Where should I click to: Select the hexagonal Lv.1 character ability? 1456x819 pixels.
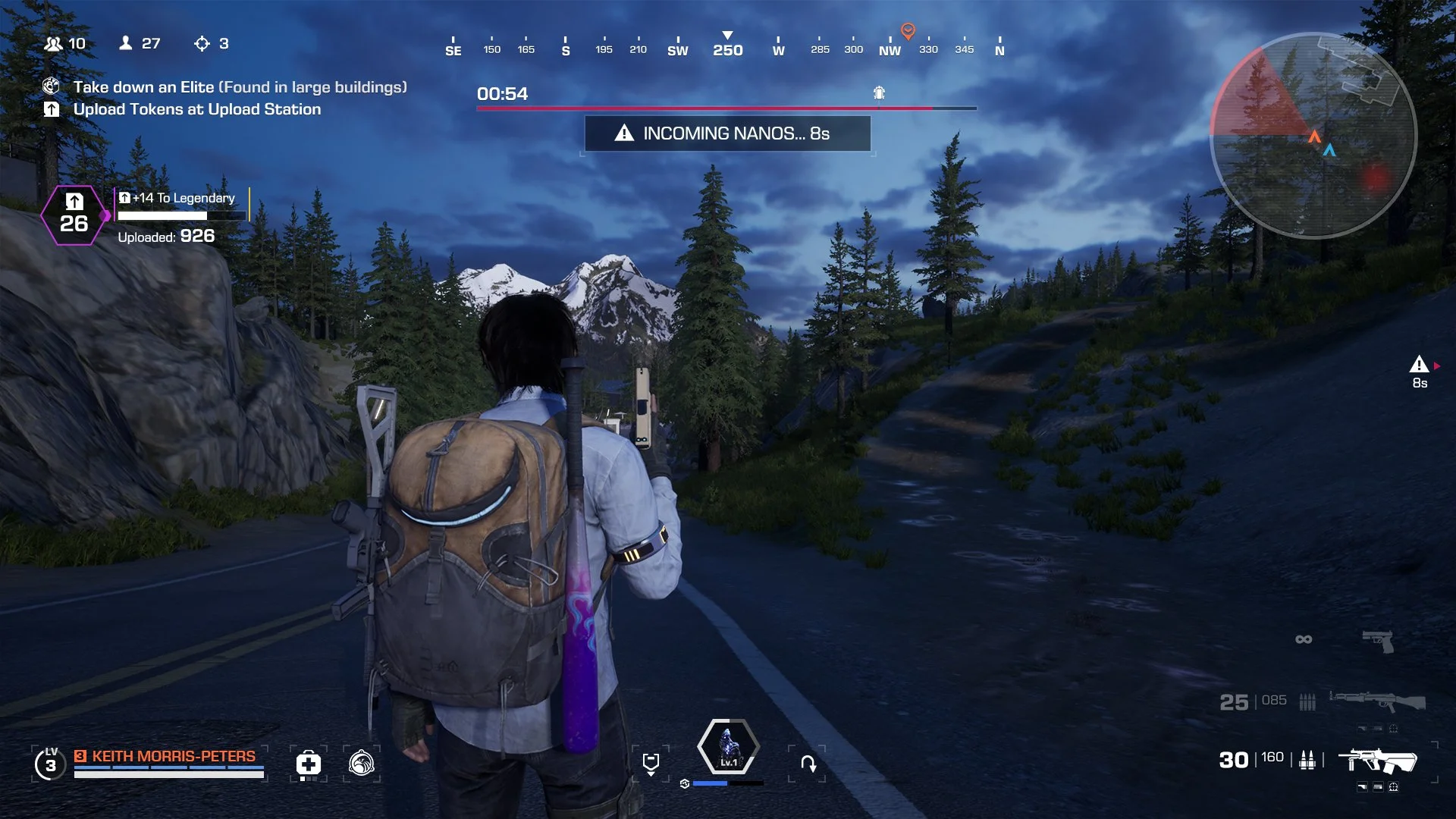click(728, 747)
